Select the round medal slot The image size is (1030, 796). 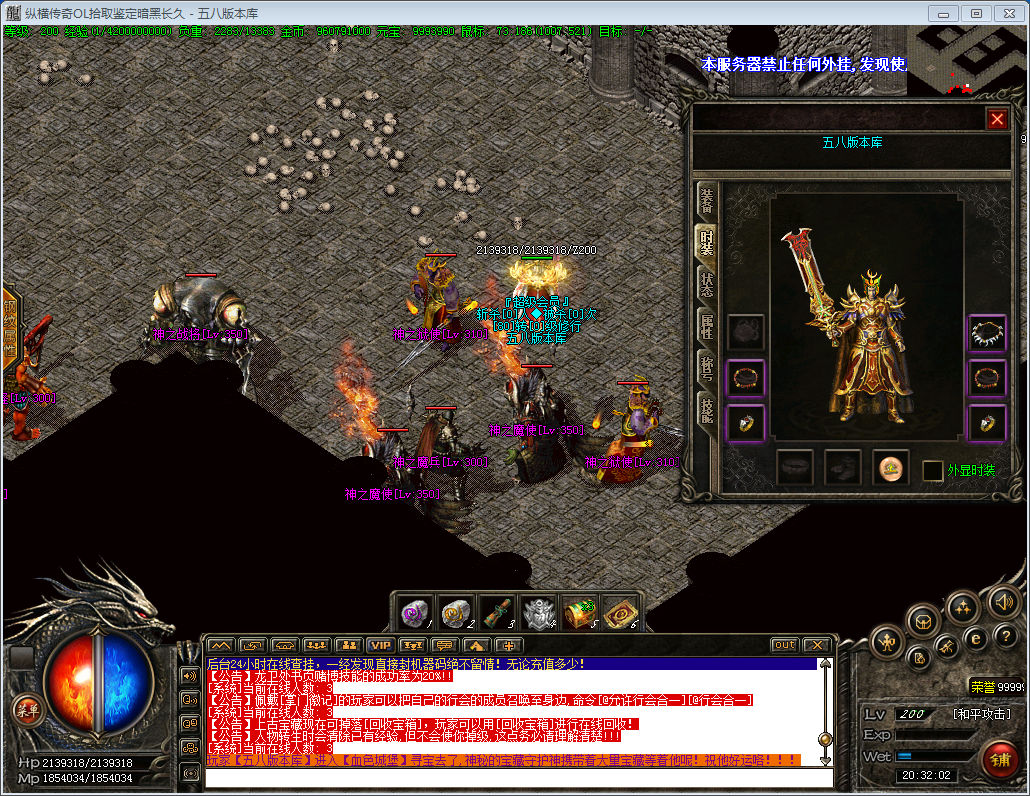coord(891,467)
